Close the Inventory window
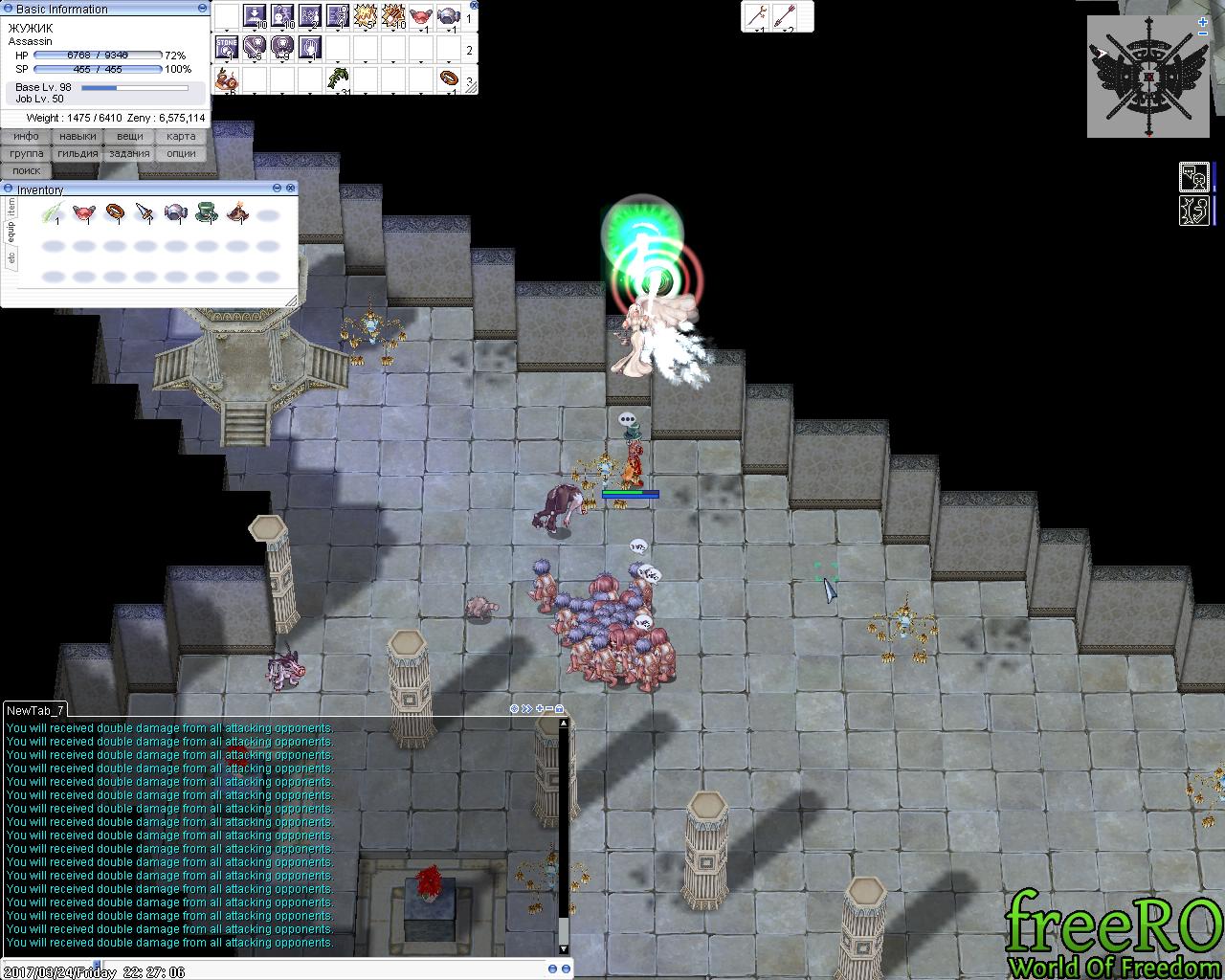1225x980 pixels. (291, 189)
